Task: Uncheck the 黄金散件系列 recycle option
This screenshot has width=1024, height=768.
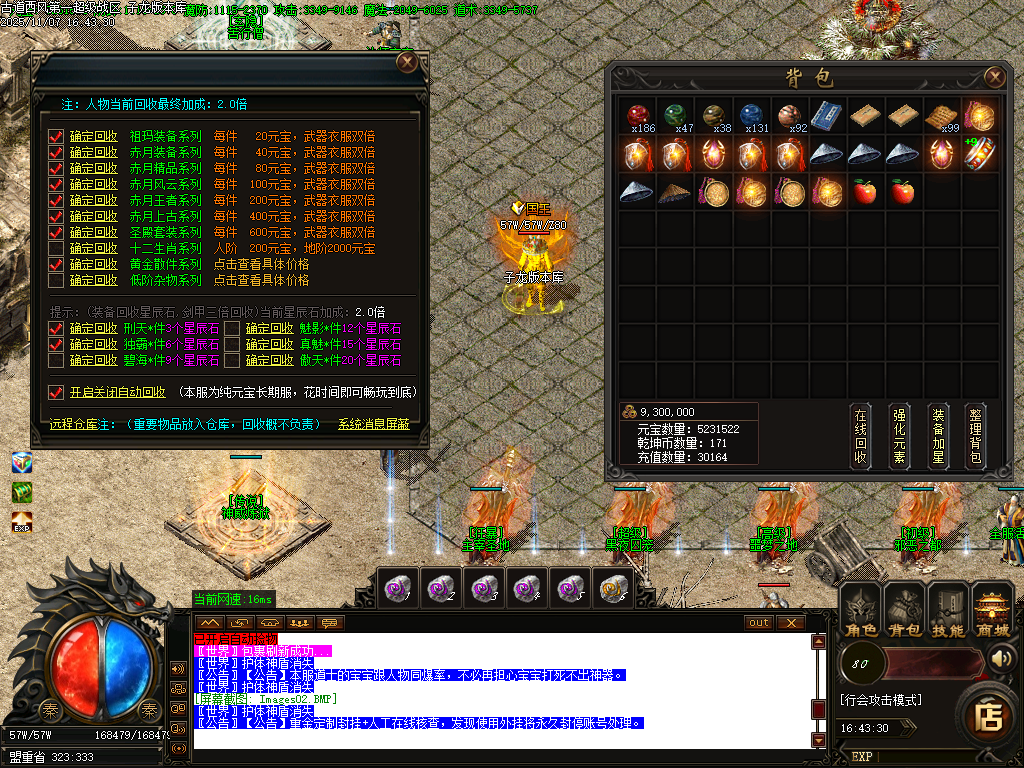Action: tap(56, 264)
